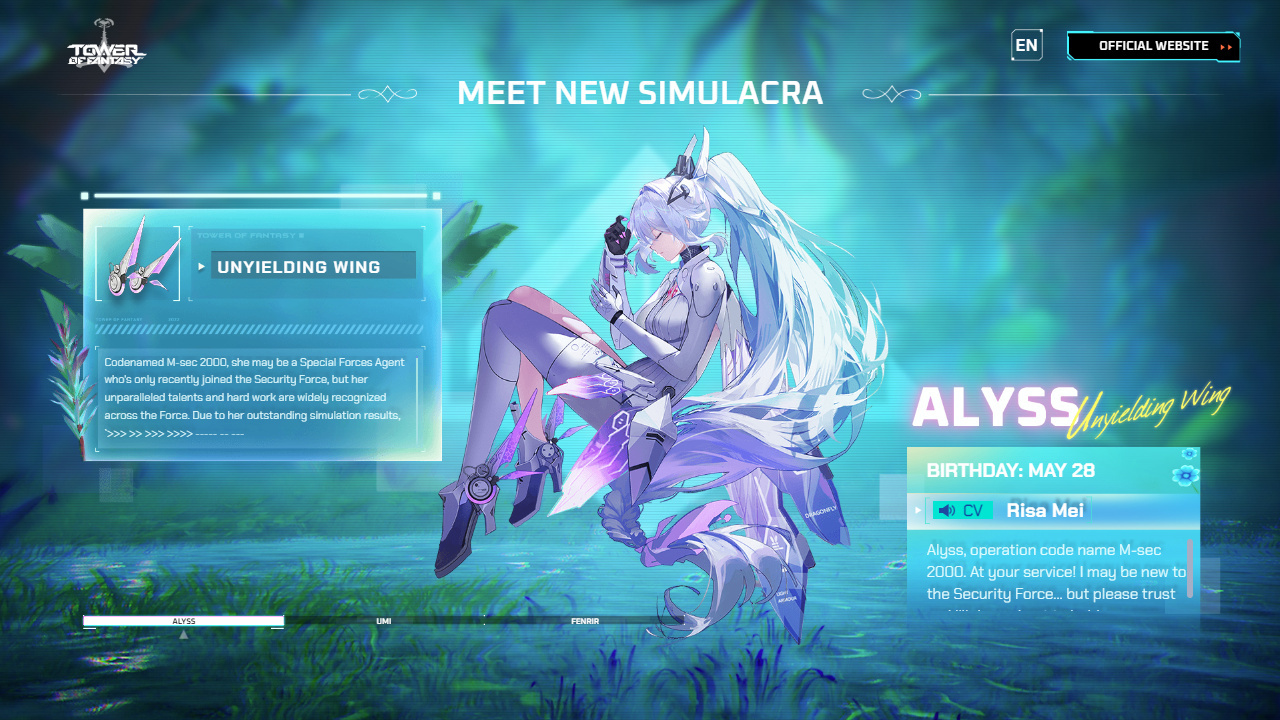Screen dimensions: 1280x720
Task: Switch to the Fenrir simulacrum tab
Action: coord(585,621)
